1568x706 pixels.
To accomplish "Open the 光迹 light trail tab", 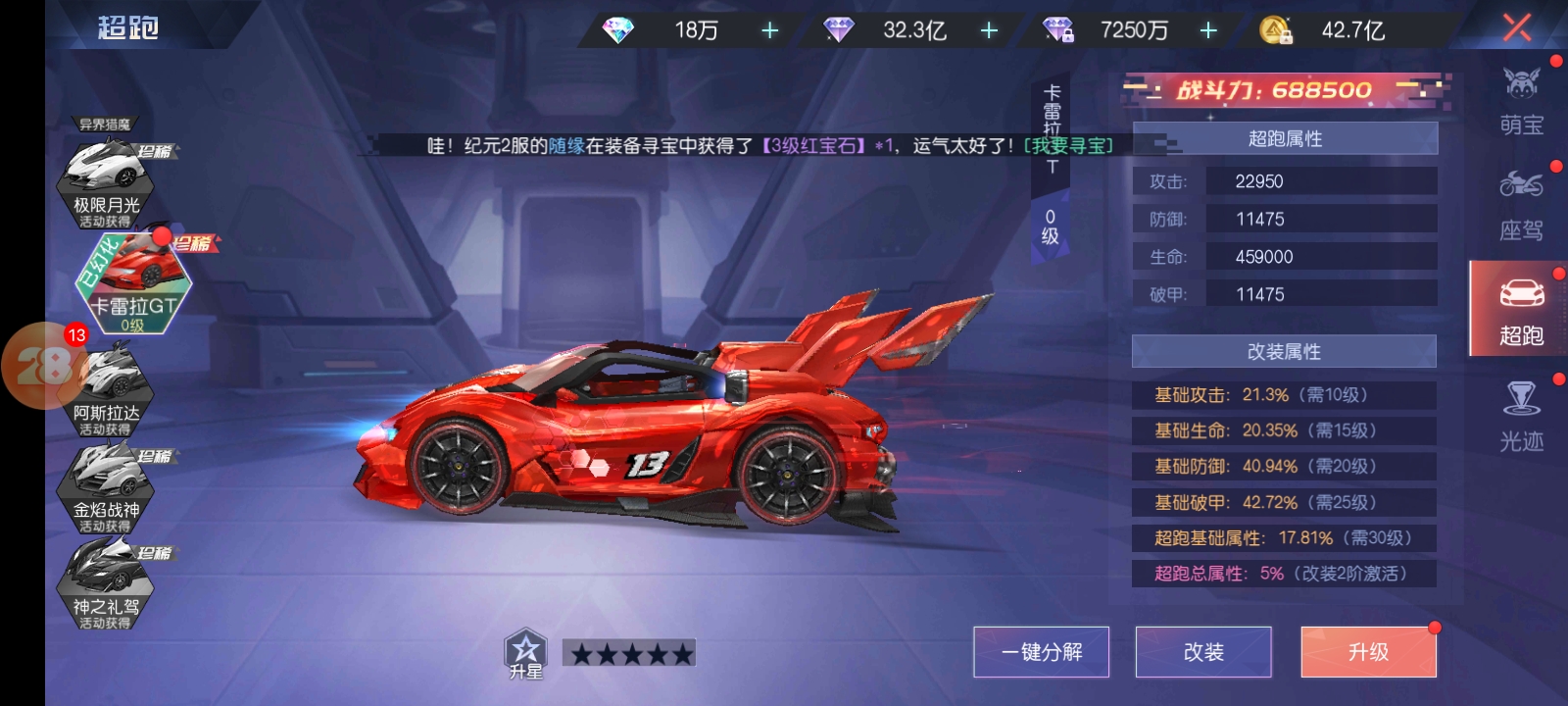I will pos(1521,416).
